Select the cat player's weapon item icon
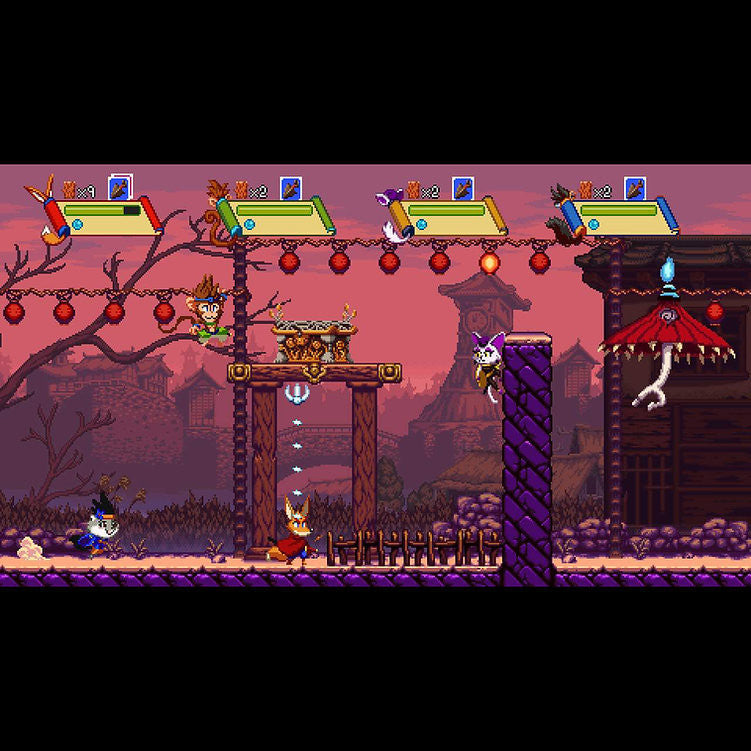The height and width of the screenshot is (751, 751). [462, 188]
